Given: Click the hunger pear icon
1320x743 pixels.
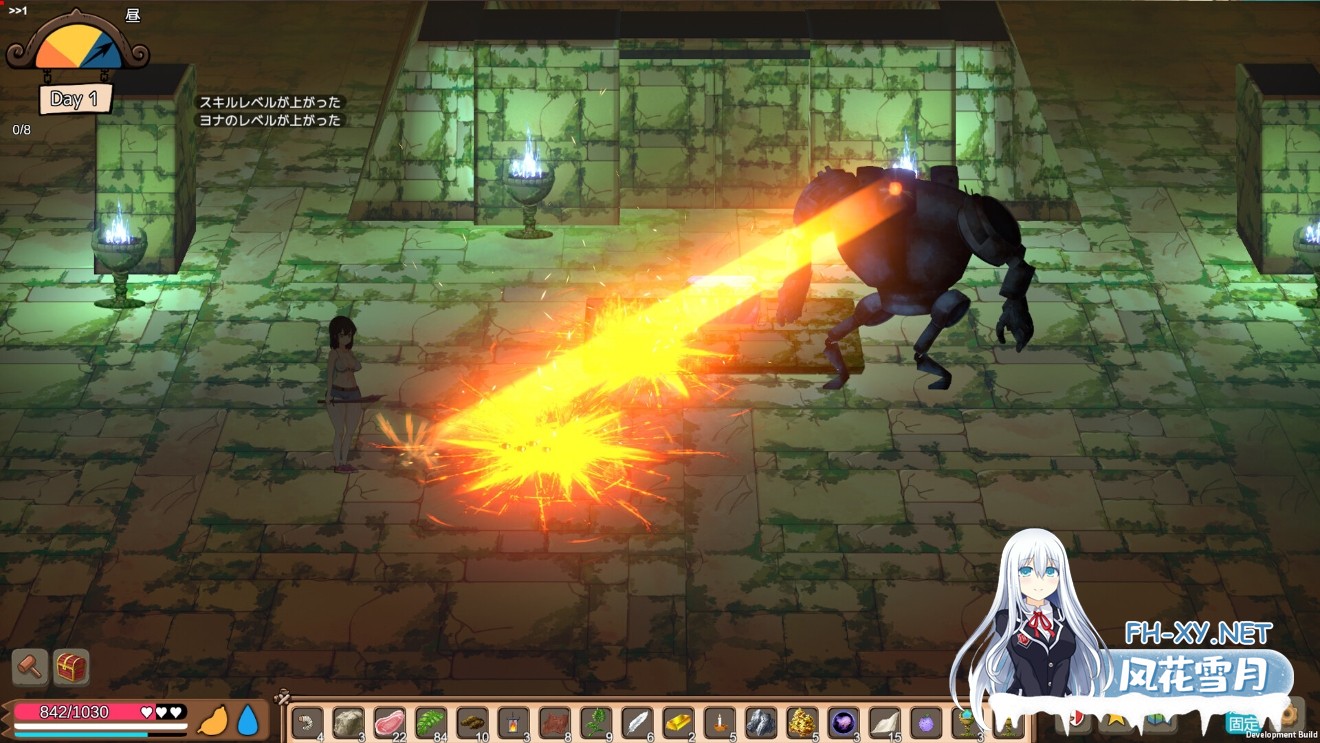Looking at the screenshot, I should 214,719.
